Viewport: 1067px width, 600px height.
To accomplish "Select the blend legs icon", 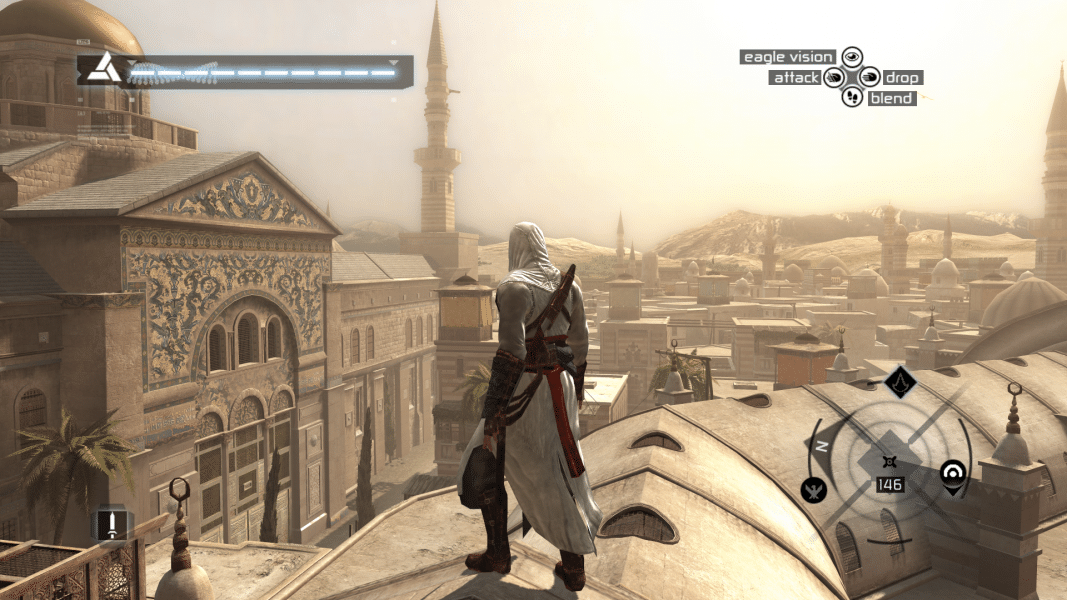I will pyautogui.click(x=851, y=97).
